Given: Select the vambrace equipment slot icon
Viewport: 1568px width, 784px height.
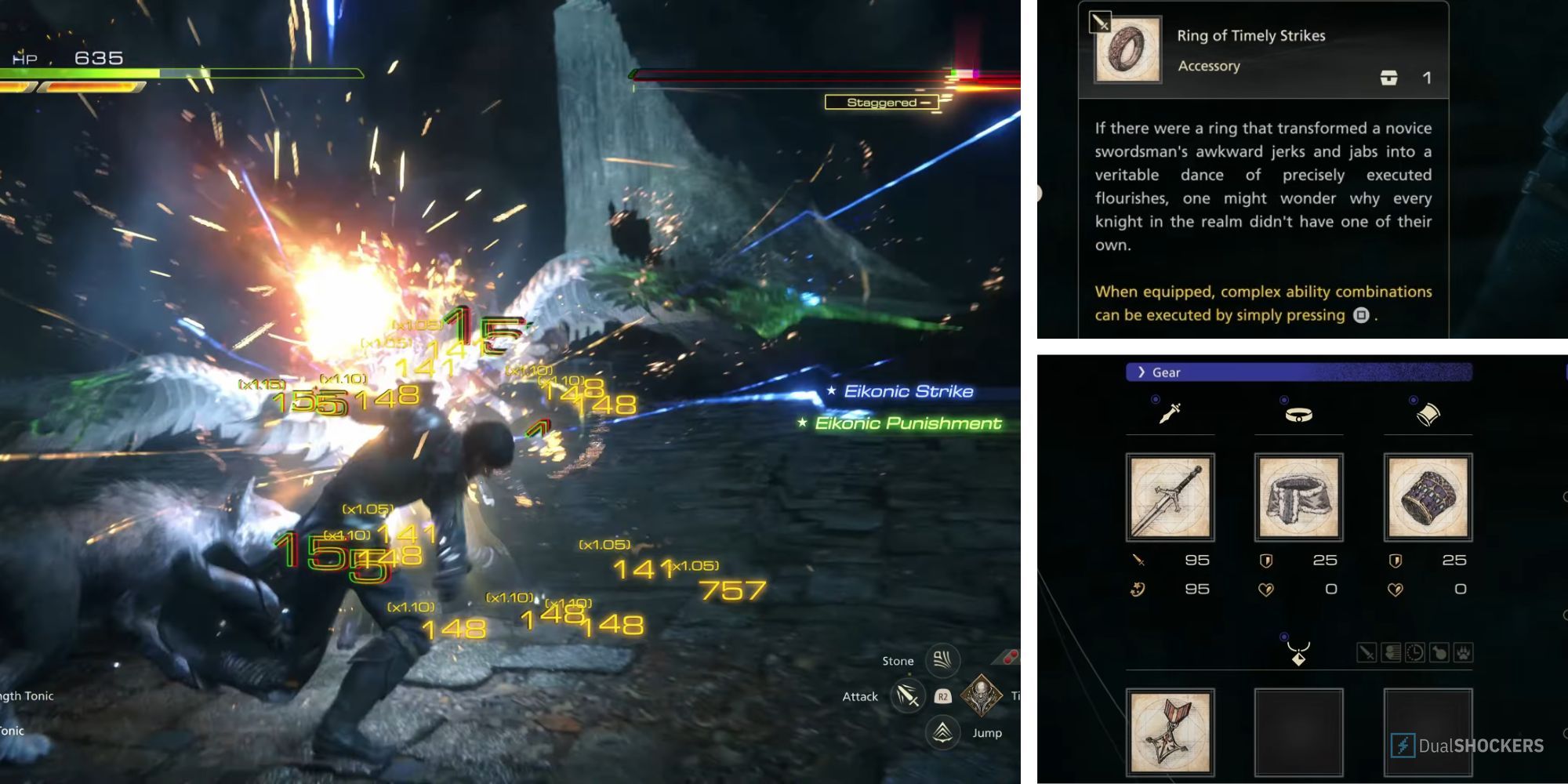Looking at the screenshot, I should point(1428,414).
